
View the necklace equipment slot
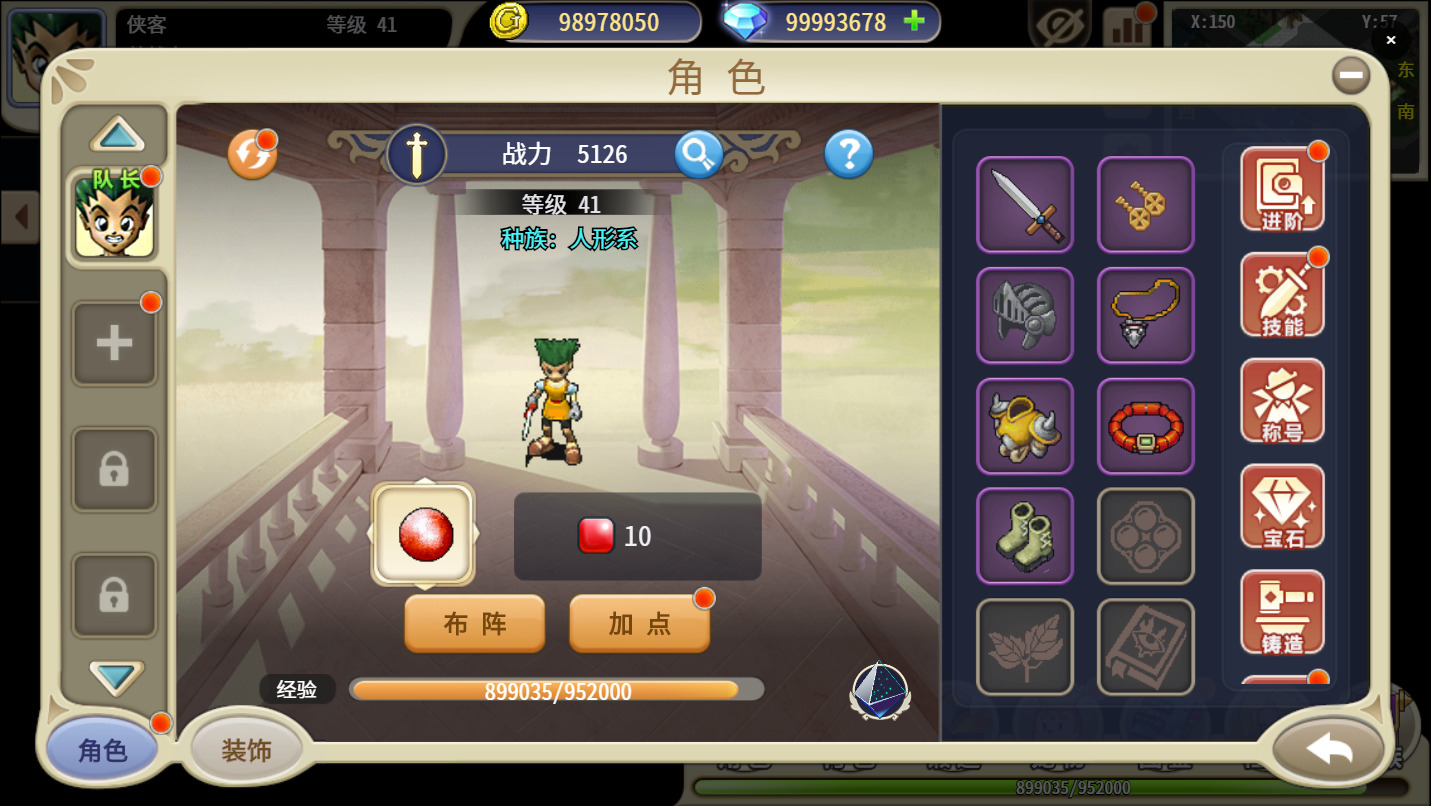pyautogui.click(x=1145, y=316)
